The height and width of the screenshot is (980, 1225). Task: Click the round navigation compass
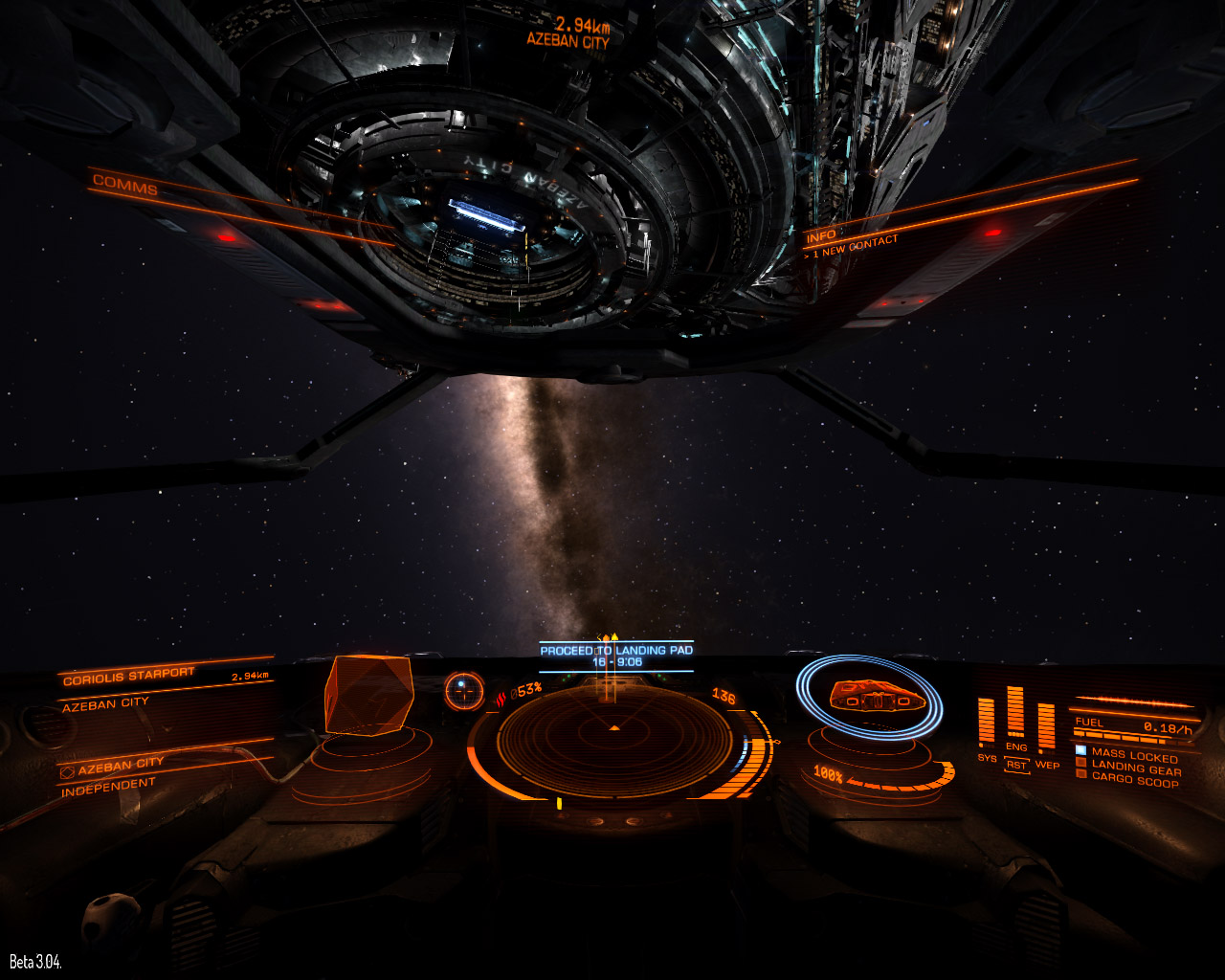click(464, 690)
